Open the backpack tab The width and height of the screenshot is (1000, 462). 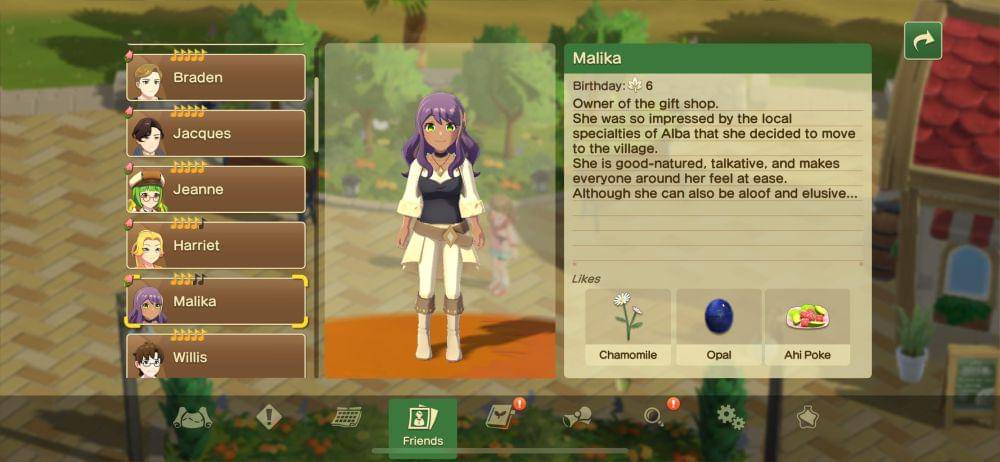192,418
